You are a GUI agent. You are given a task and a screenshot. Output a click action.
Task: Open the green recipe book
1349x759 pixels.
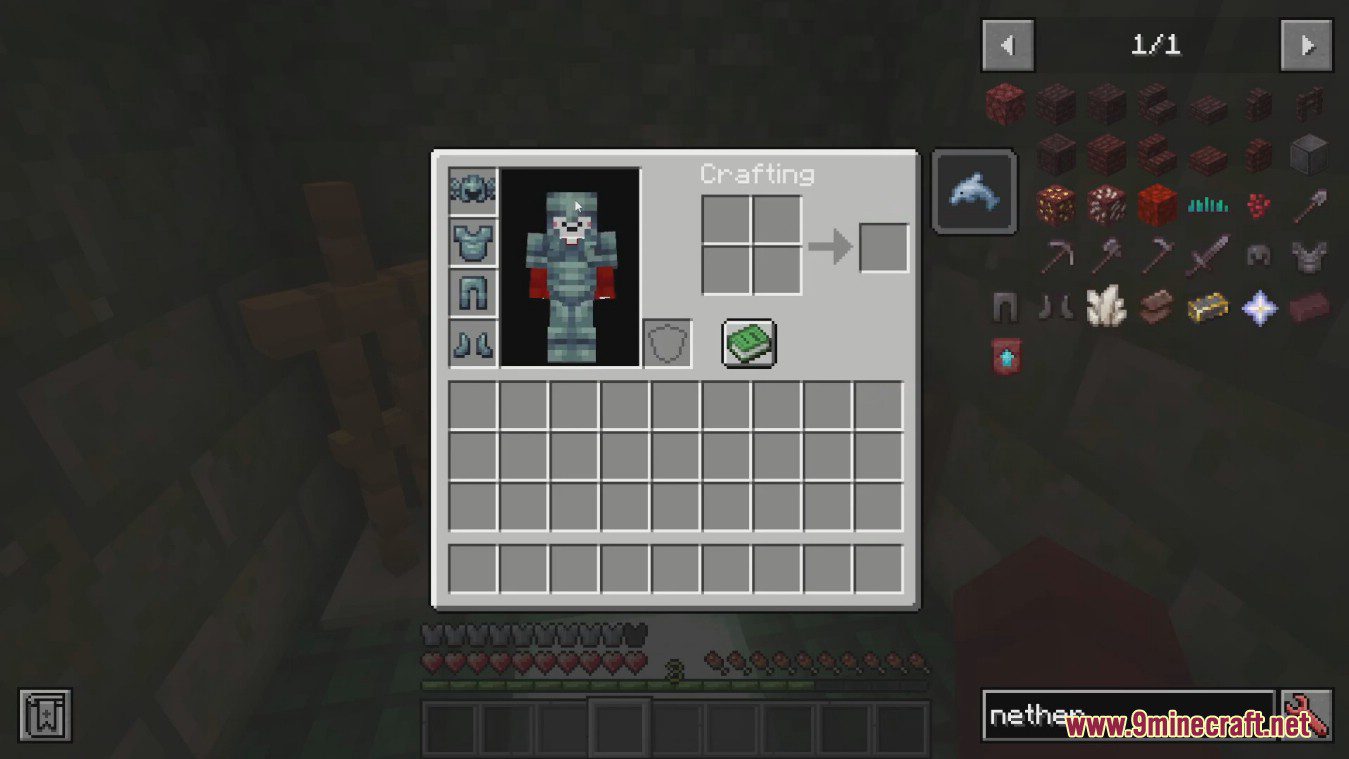tap(748, 343)
